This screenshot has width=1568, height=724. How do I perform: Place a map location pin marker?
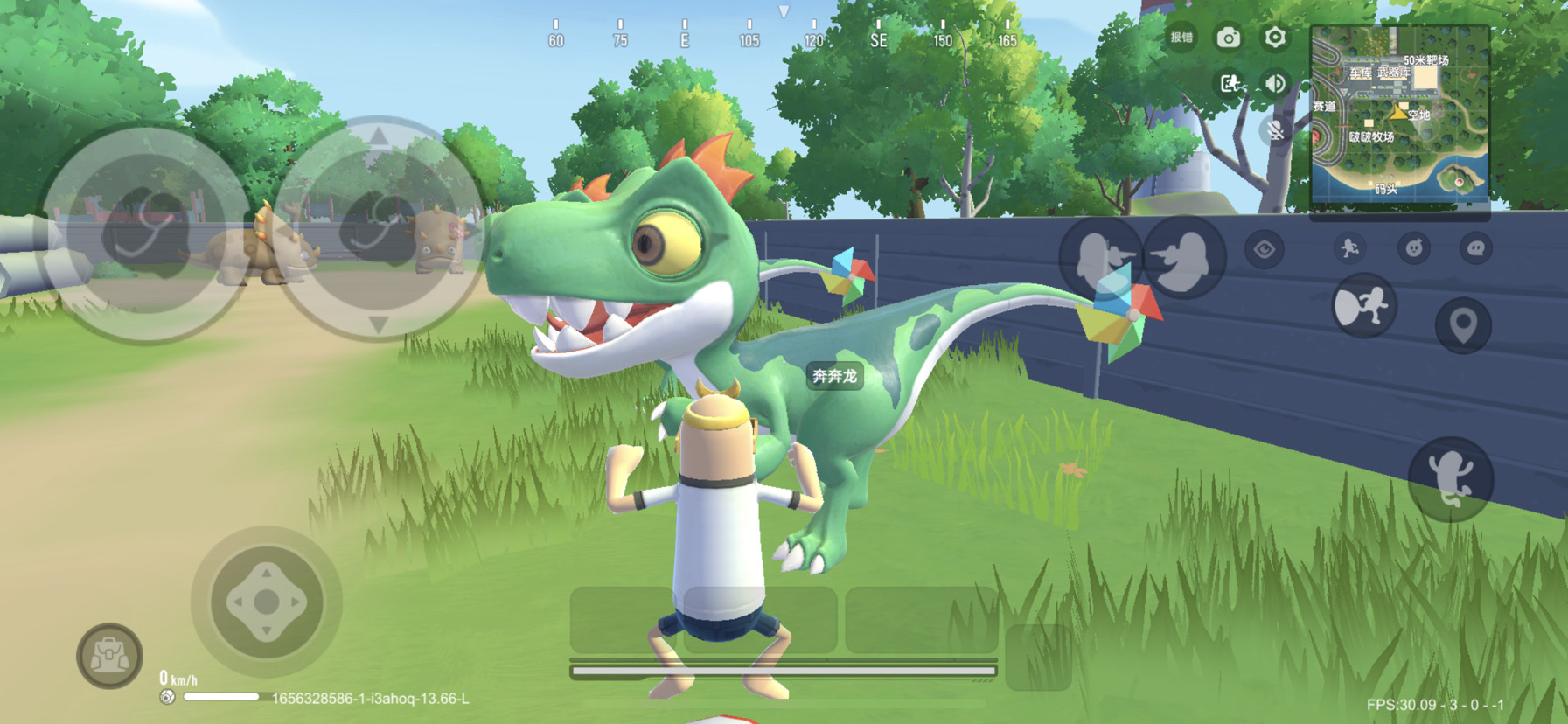click(x=1463, y=325)
